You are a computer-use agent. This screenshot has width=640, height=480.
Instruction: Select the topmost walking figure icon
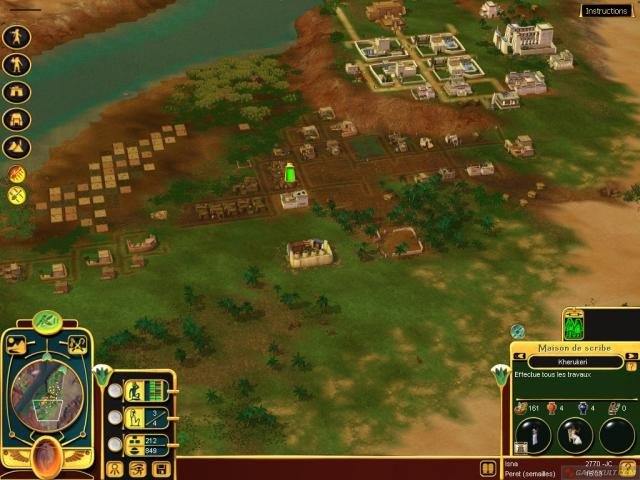(x=17, y=37)
